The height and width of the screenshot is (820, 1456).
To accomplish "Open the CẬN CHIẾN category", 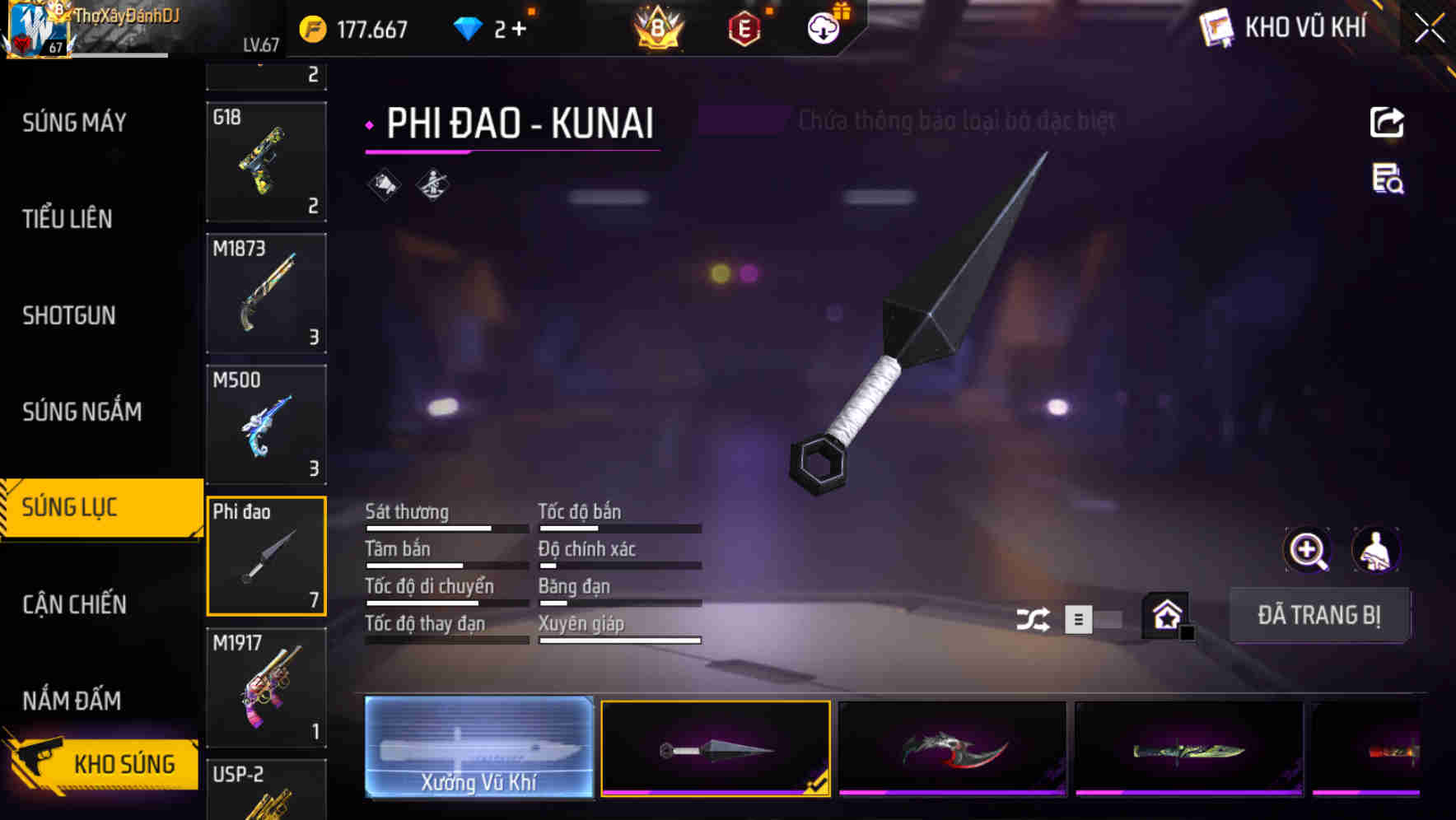I will coord(72,605).
